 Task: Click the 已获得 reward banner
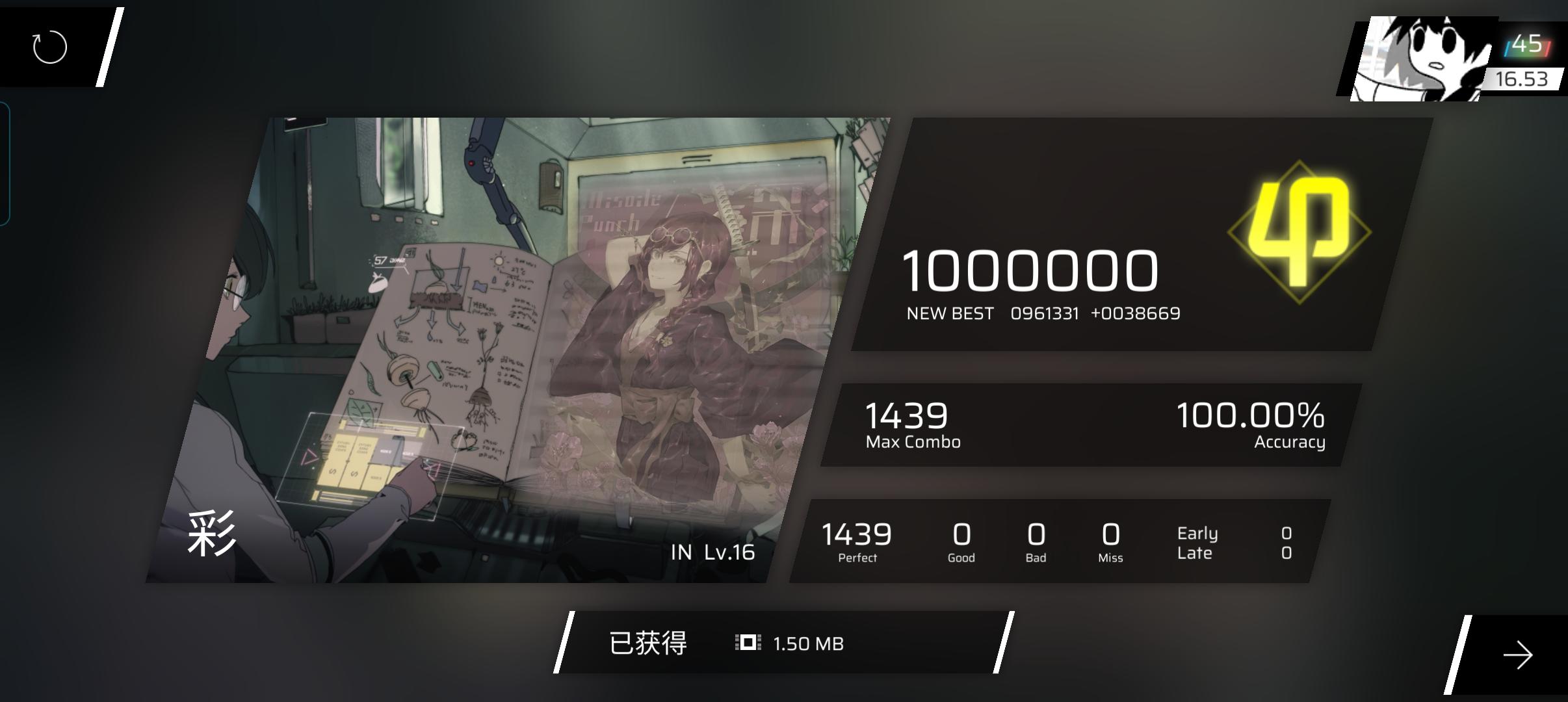click(x=647, y=643)
